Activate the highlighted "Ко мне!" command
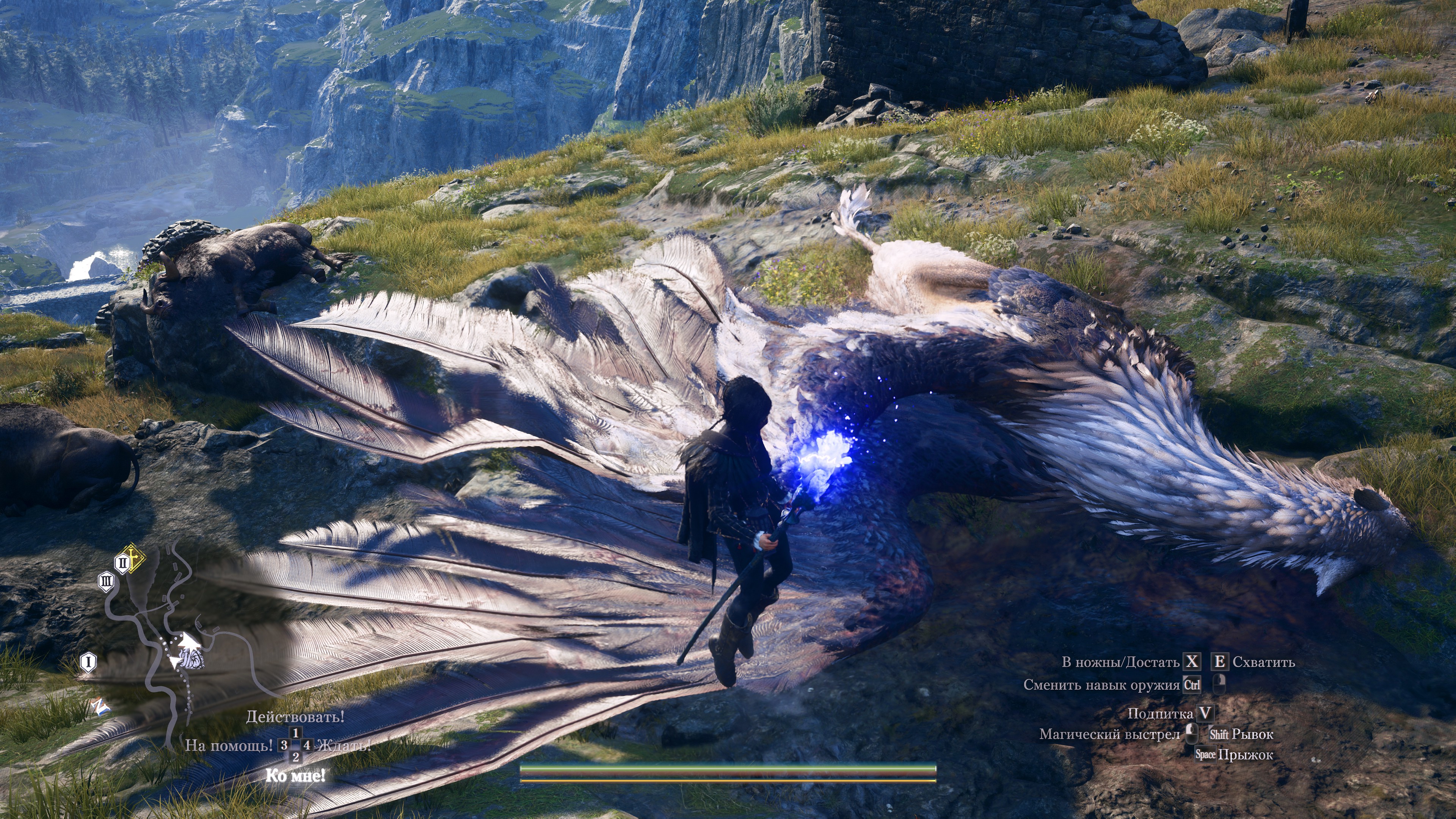Viewport: 1456px width, 819px height. pos(295,775)
